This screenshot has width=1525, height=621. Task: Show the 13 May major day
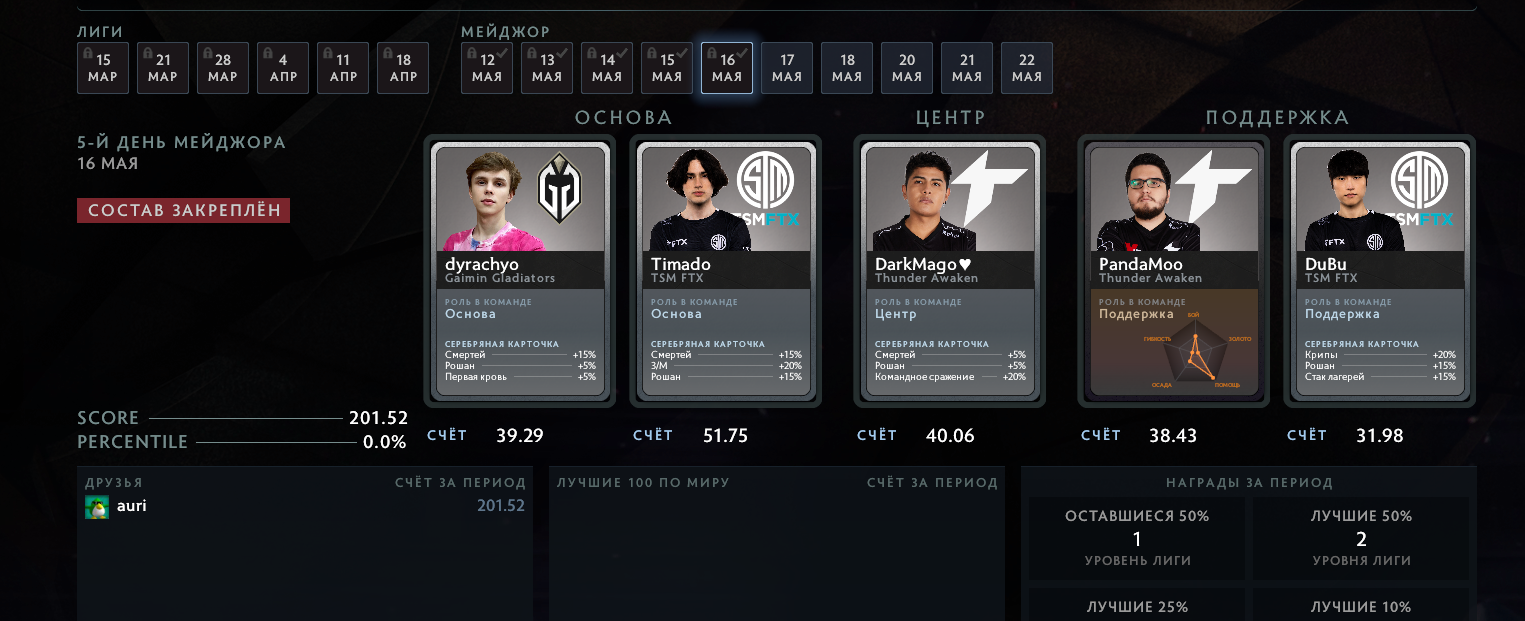(547, 68)
